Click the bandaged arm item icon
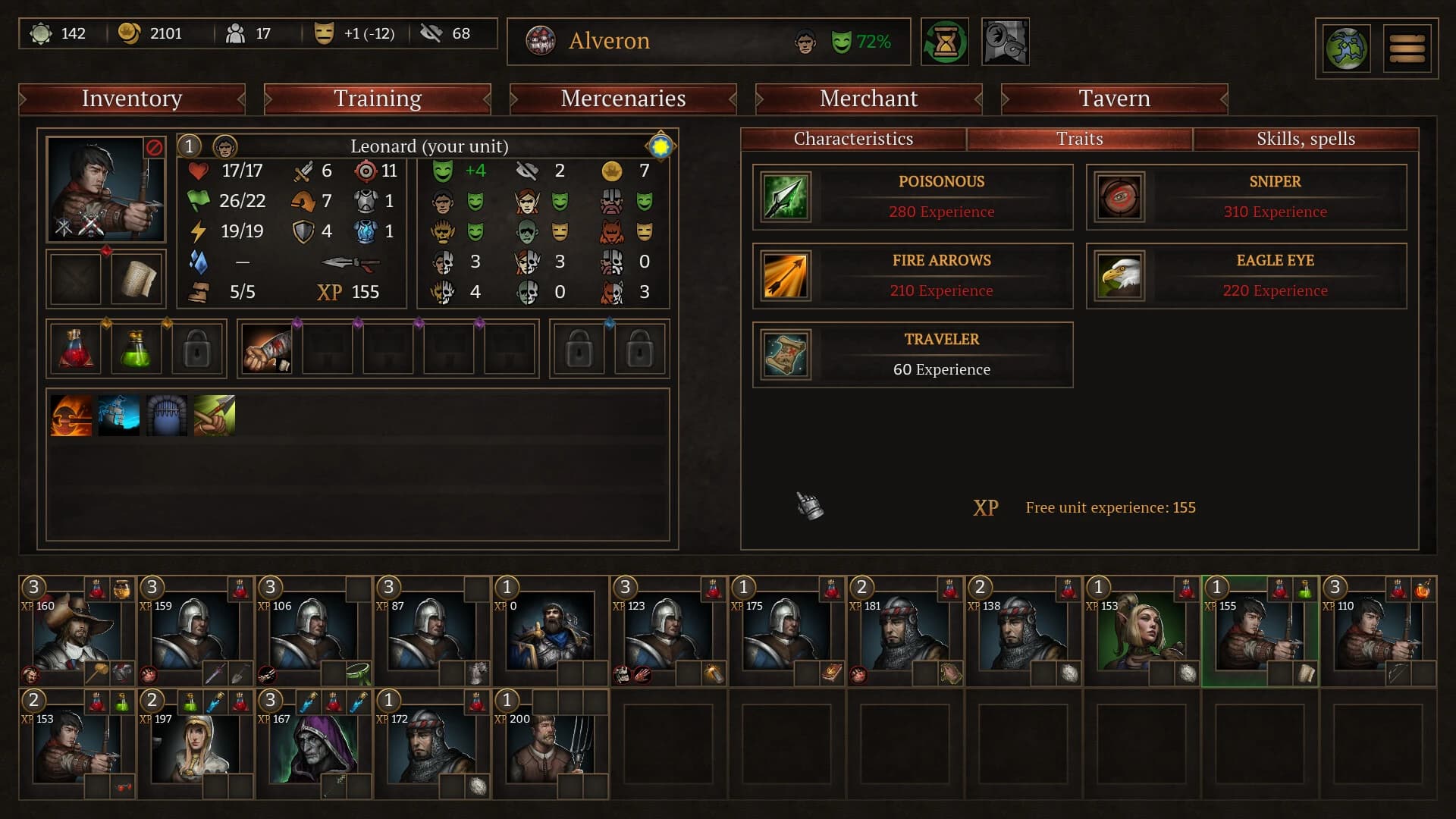Screen dimensions: 1456x819 pos(266,349)
